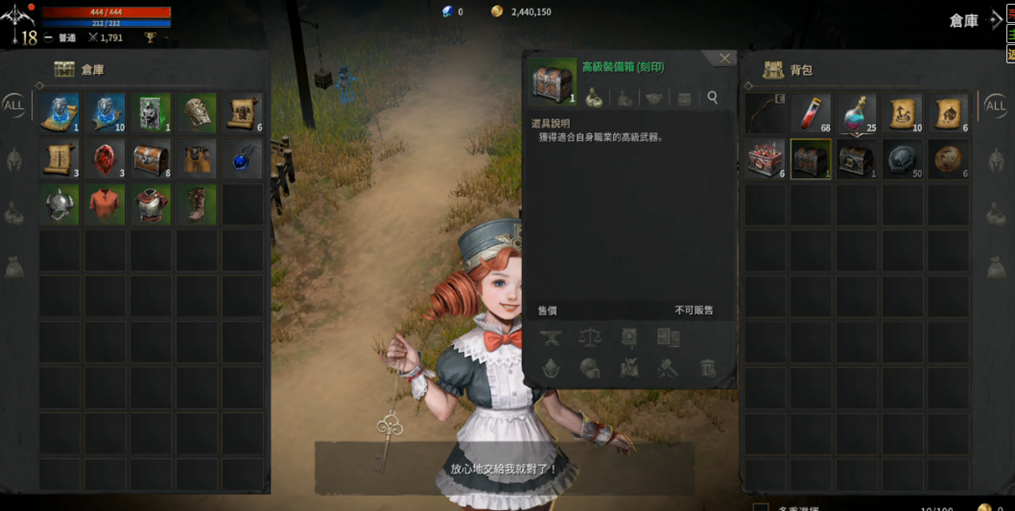Select the highlighted advanced equipment chest in backpack
This screenshot has height=511, width=1015.
pyautogui.click(x=811, y=159)
